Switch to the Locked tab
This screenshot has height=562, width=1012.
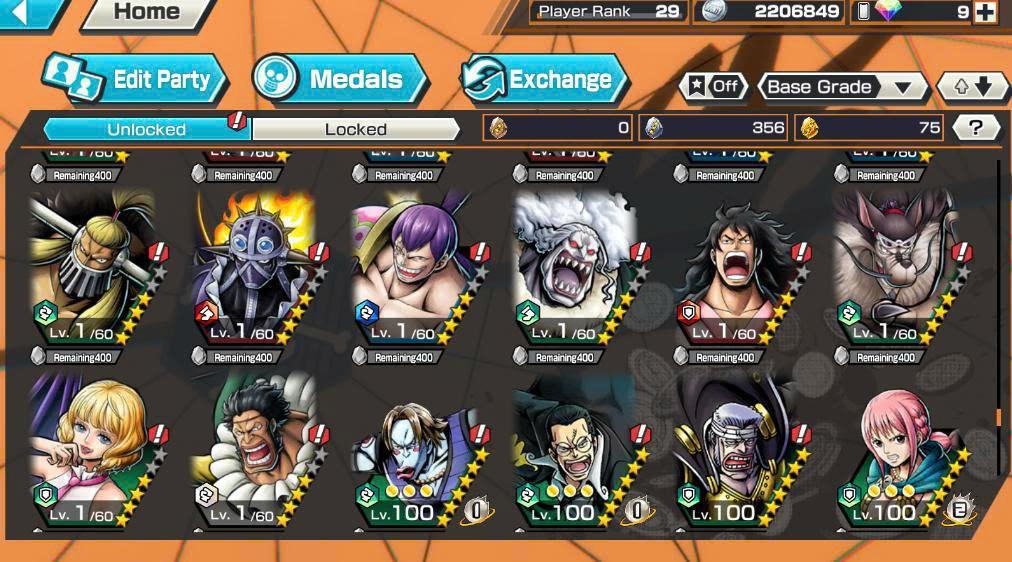tap(355, 129)
